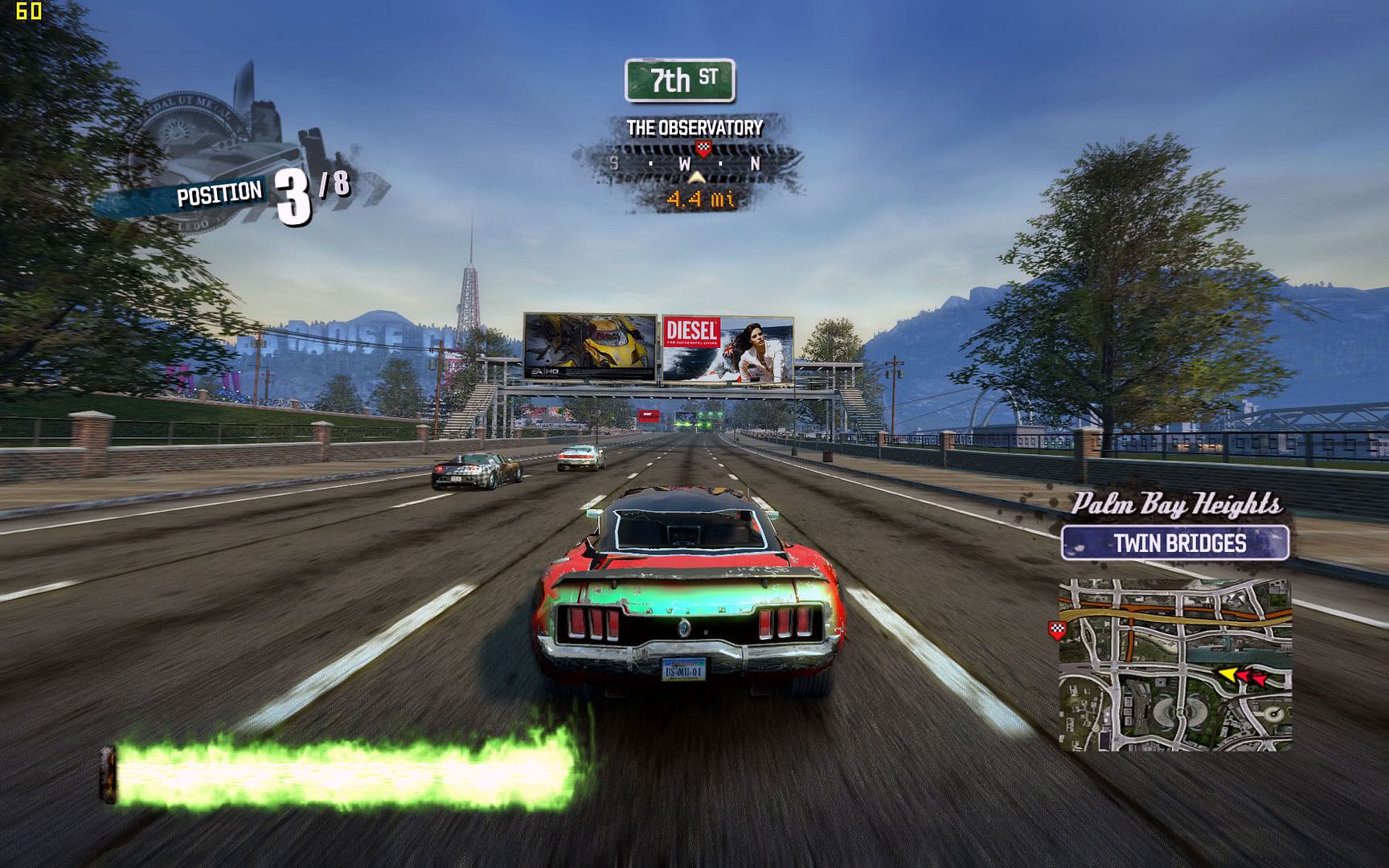
Task: Click the Twin Bridges location label
Action: (1175, 543)
